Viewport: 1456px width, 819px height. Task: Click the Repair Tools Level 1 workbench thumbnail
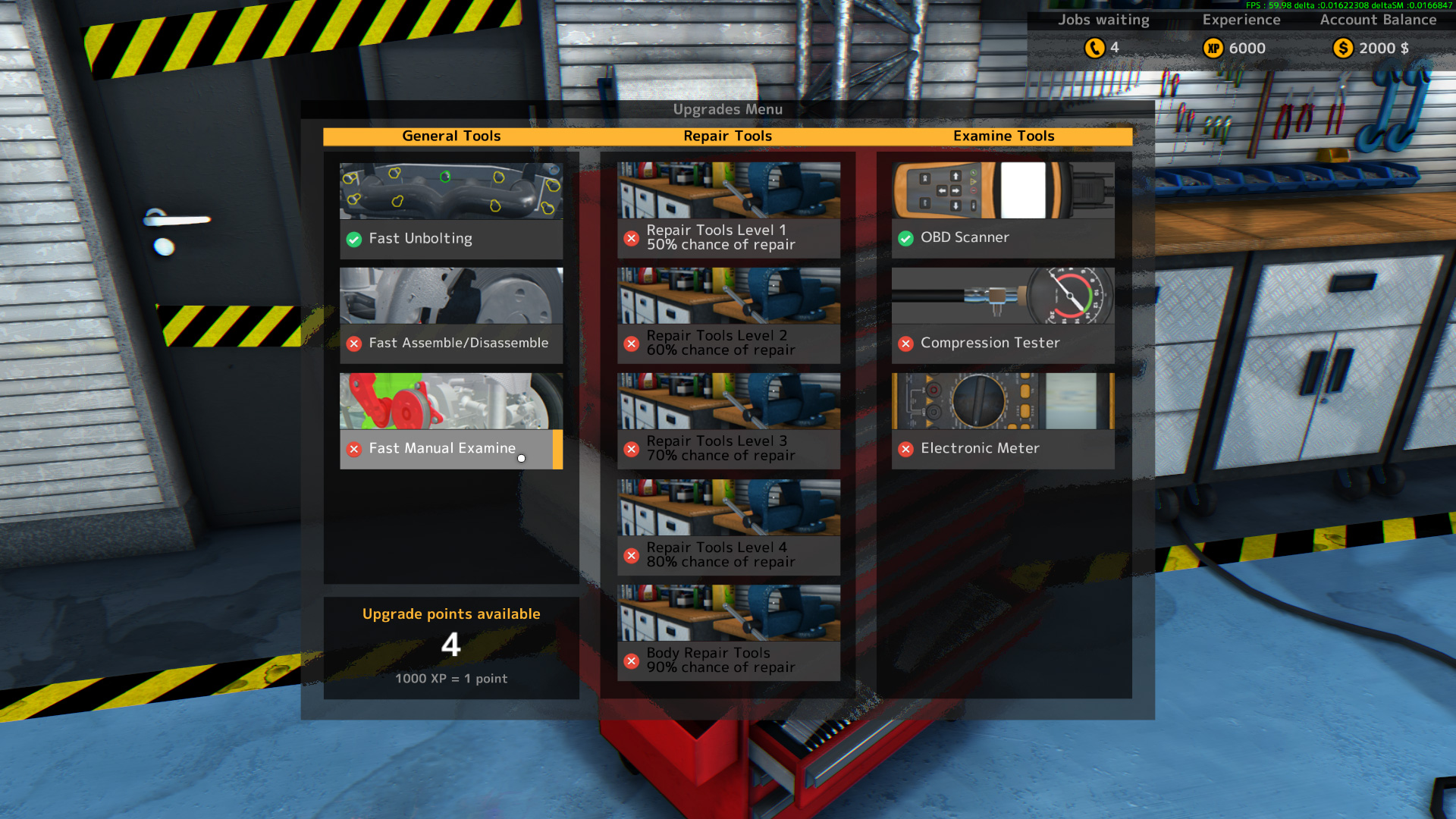pyautogui.click(x=727, y=190)
